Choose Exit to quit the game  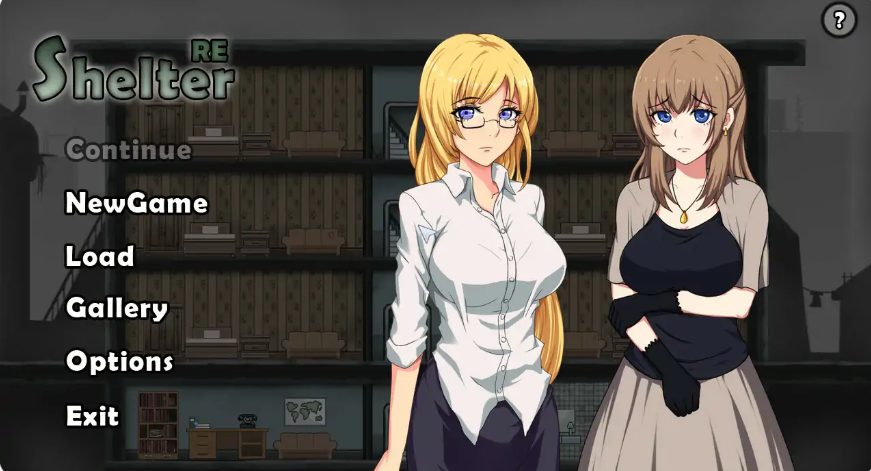pos(92,415)
